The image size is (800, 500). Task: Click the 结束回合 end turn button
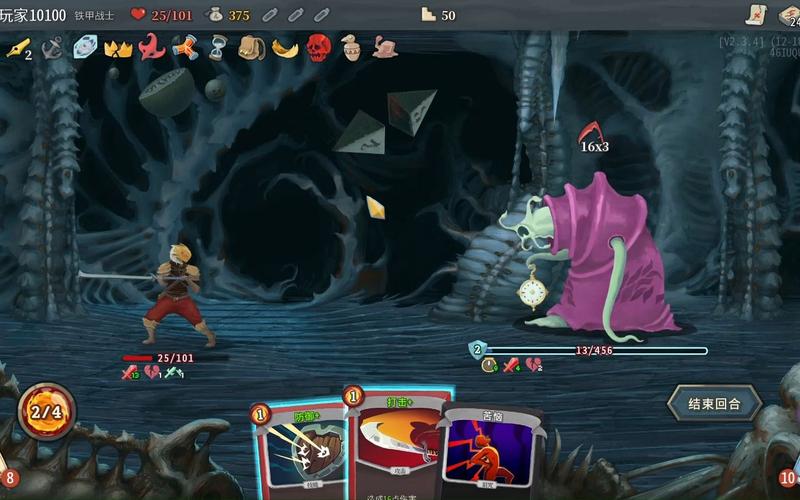pos(714,404)
